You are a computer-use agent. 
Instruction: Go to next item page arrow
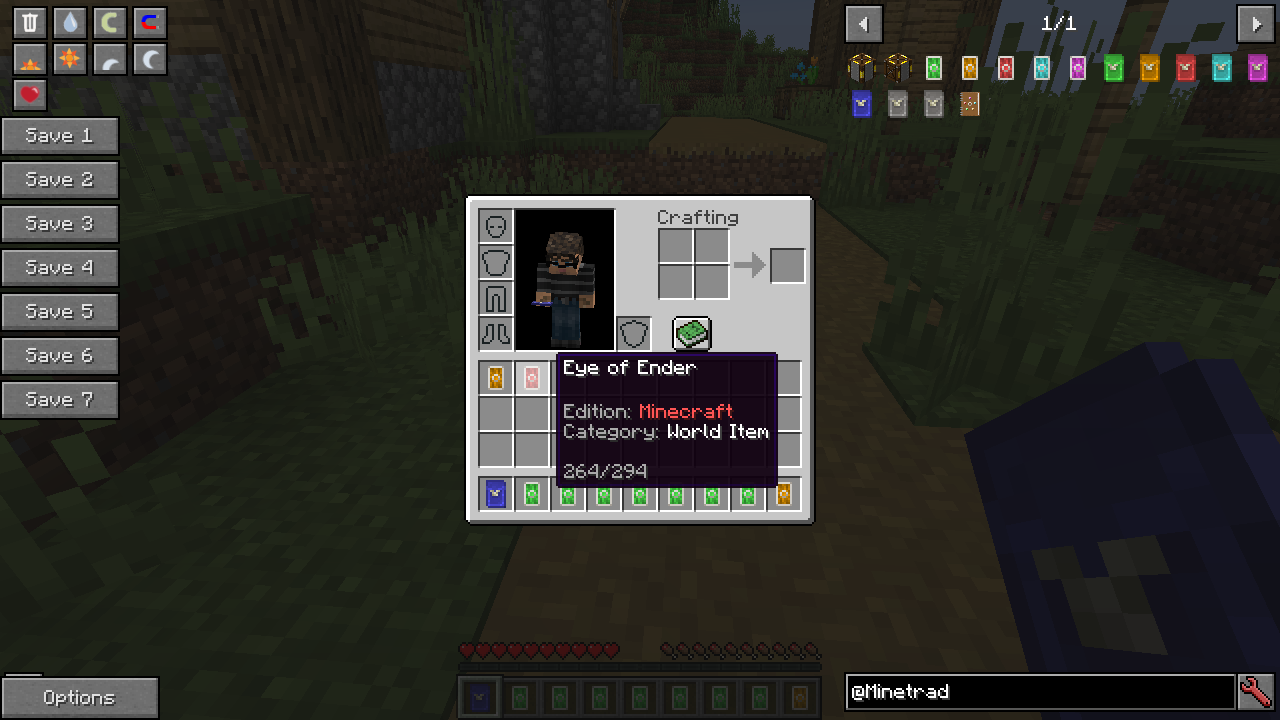coord(1256,23)
